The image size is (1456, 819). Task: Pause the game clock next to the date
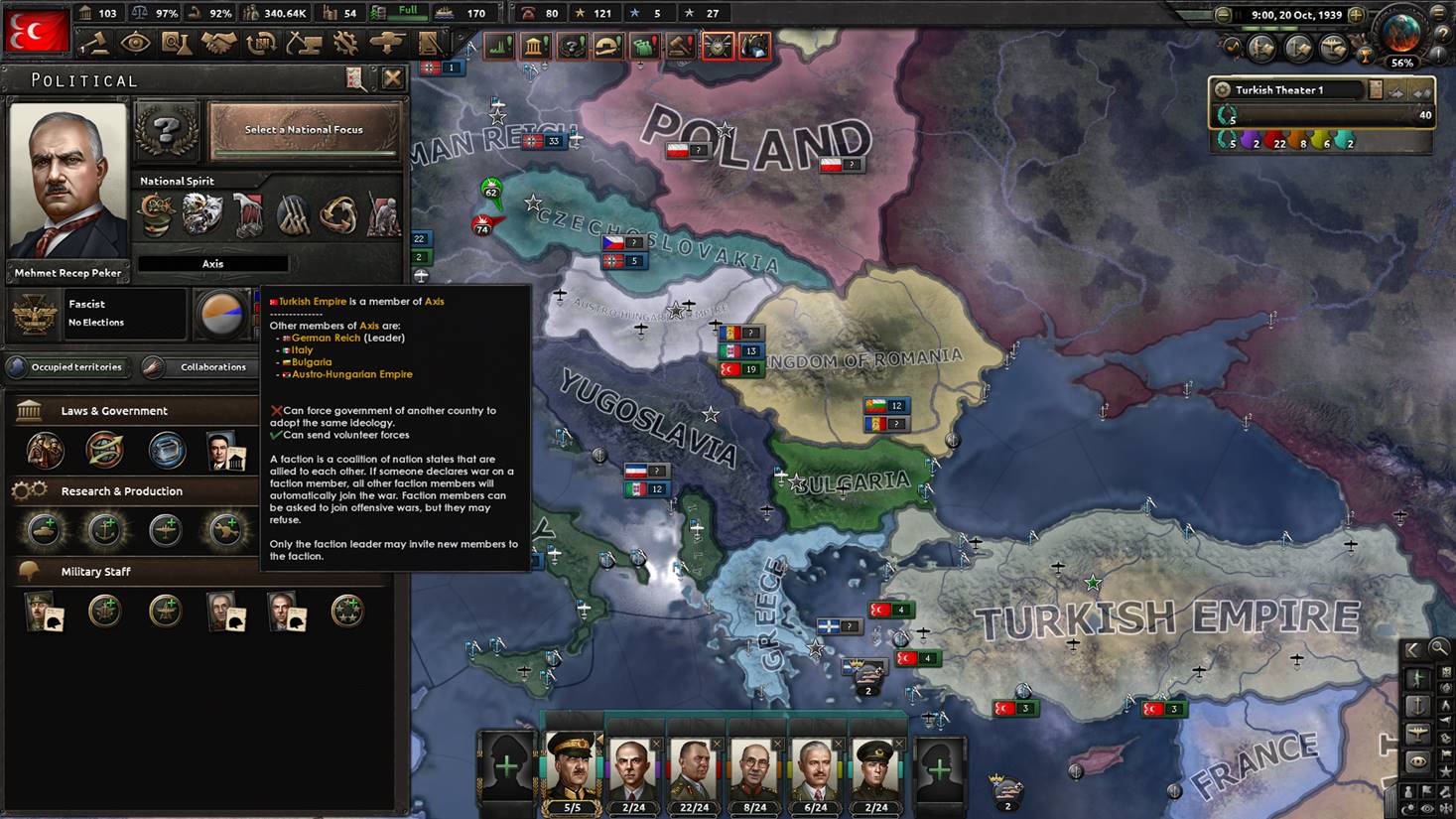[x=1237, y=14]
